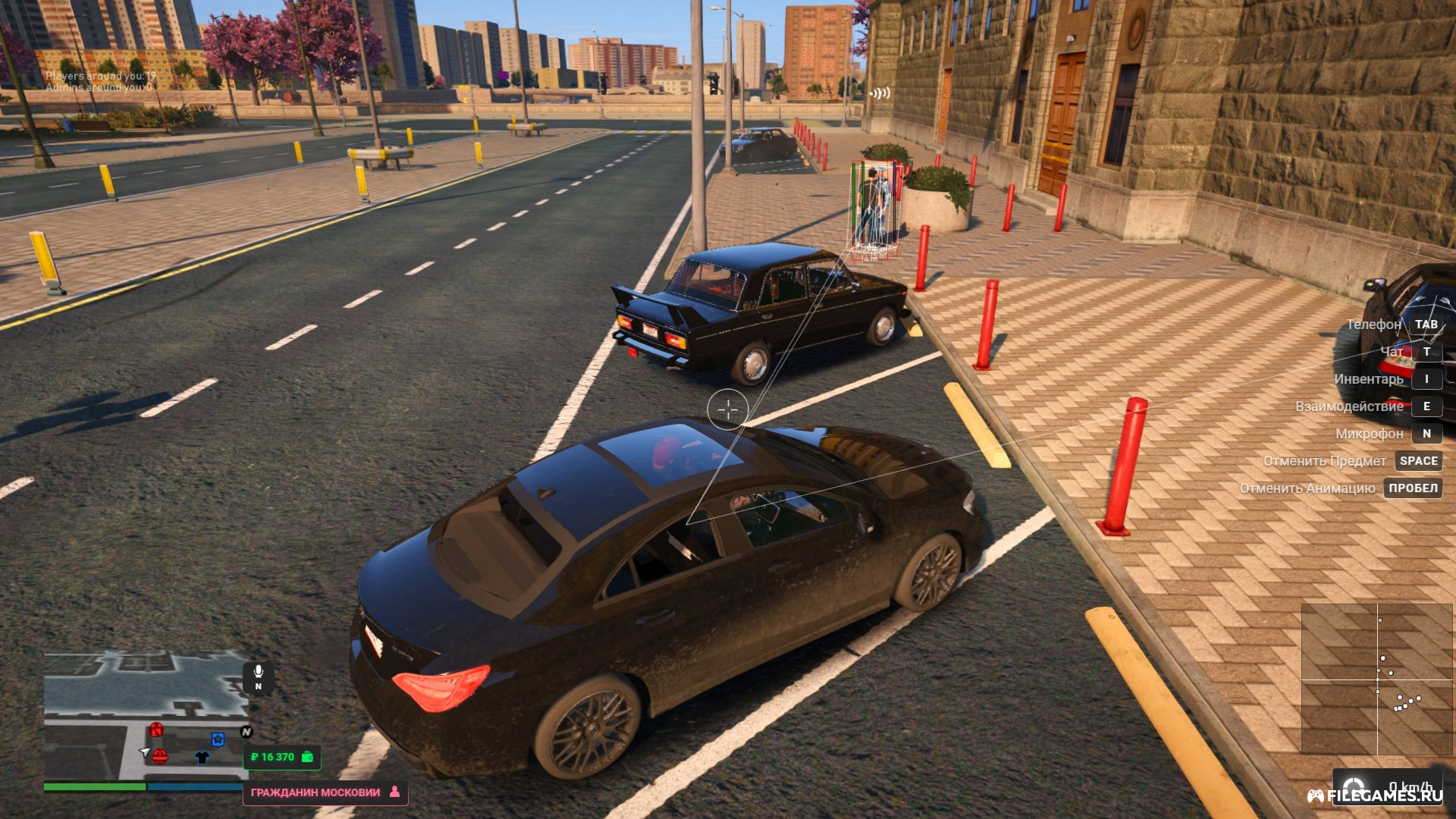Click the player radar grid with white dots
Image resolution: width=1456 pixels, height=819 pixels.
tap(1376, 679)
